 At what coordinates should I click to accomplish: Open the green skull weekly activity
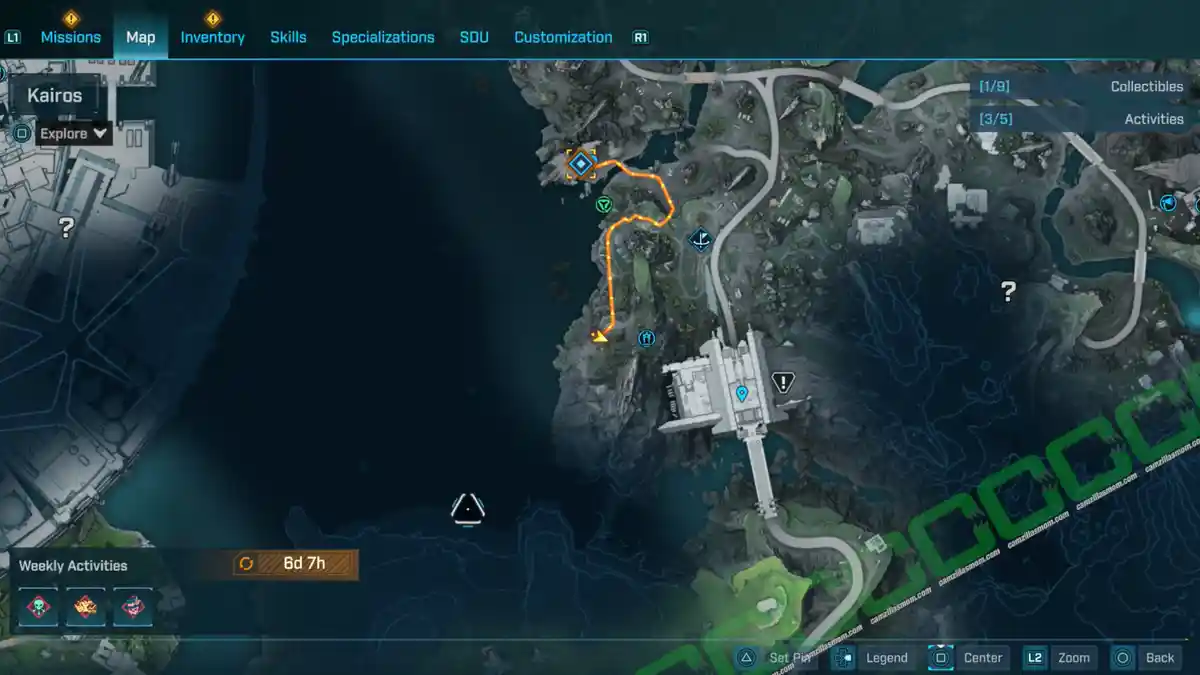tap(38, 606)
